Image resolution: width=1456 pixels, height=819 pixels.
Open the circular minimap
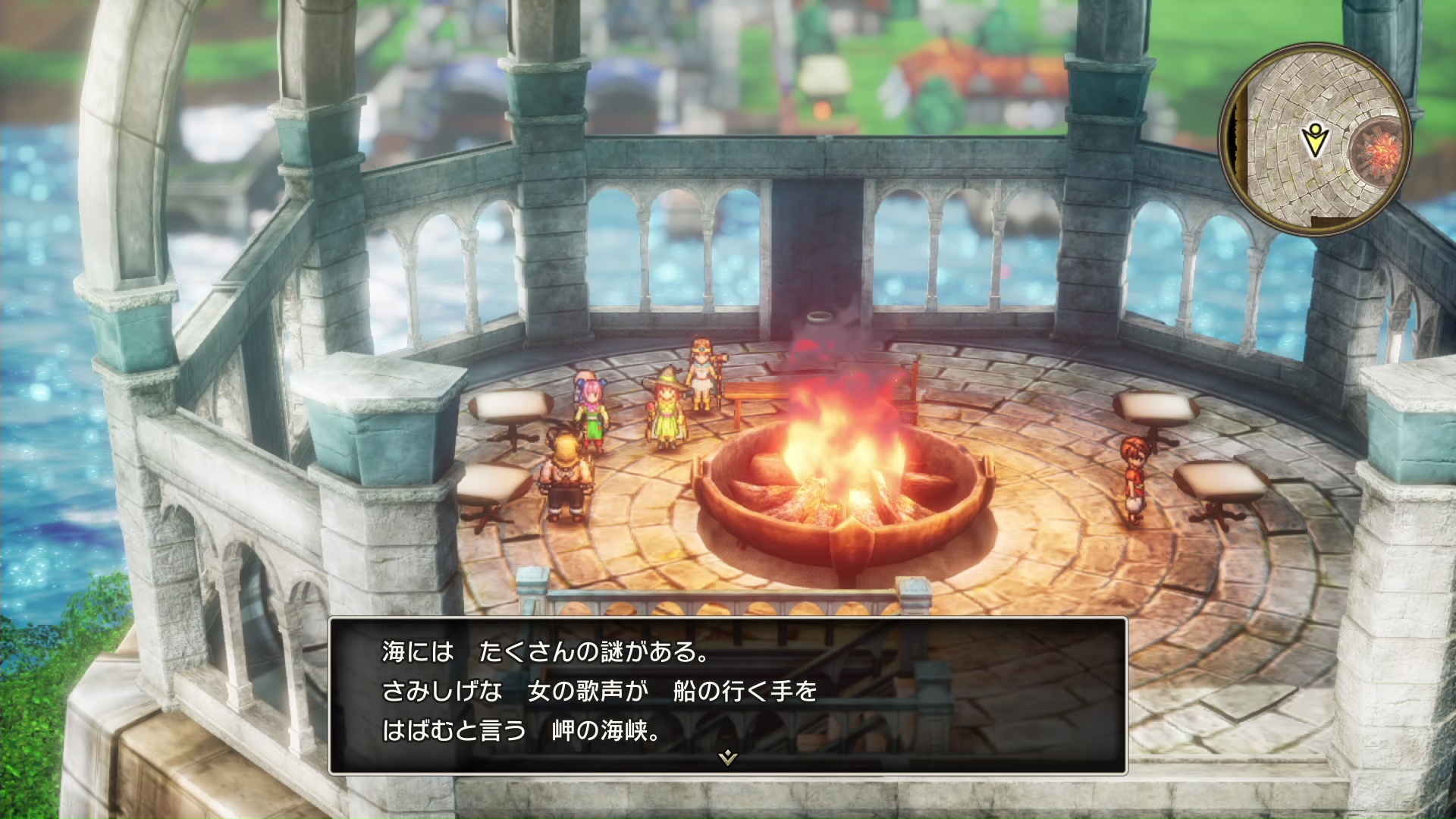[1316, 139]
